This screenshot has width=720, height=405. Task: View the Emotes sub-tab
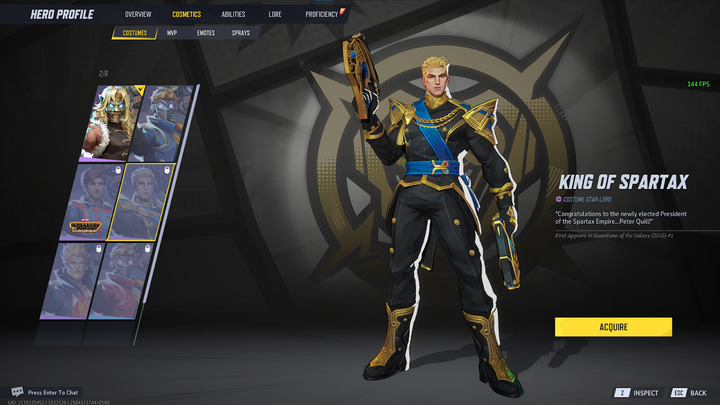pos(206,33)
